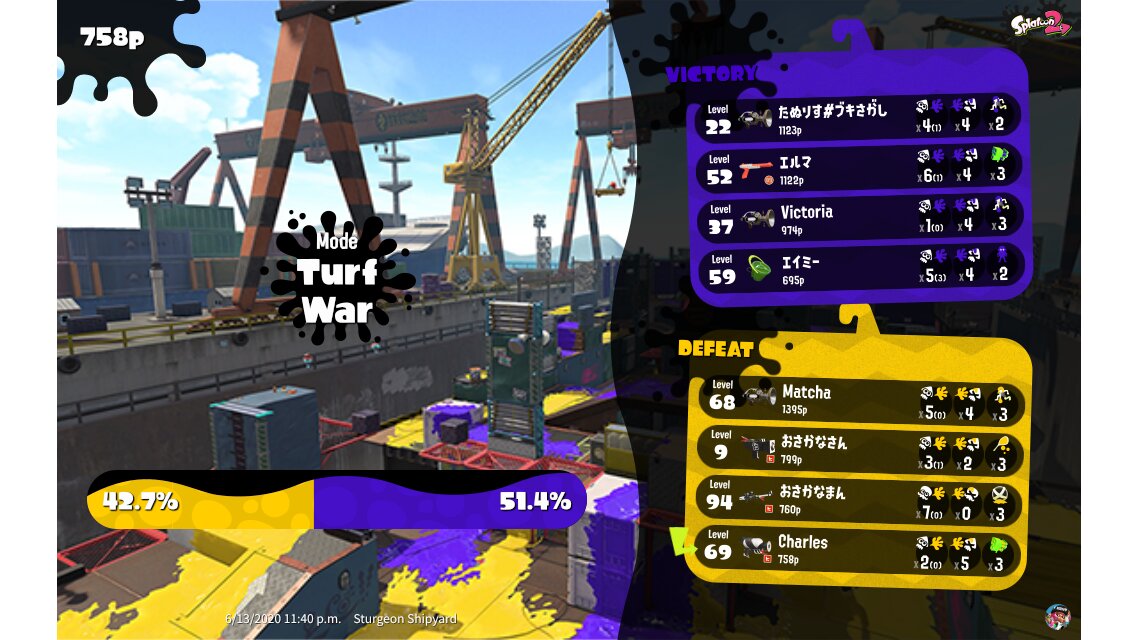The width and height of the screenshot is (1138, 640).
Task: Choose Charles's highlighted player row
Action: pyautogui.click(x=860, y=550)
